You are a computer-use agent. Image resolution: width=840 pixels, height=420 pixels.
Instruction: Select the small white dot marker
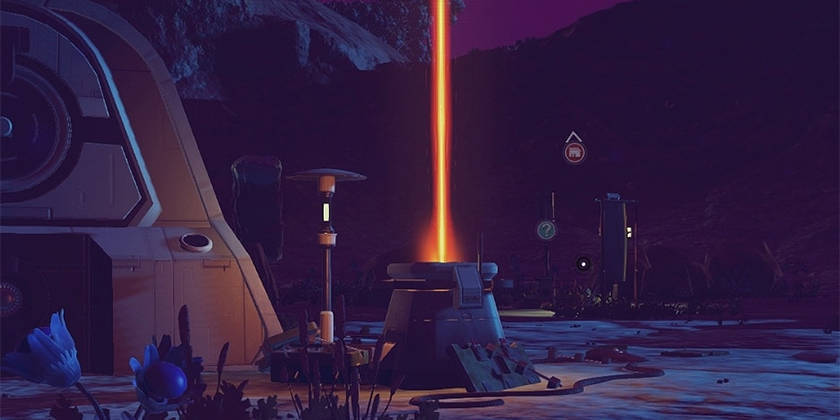click(x=584, y=263)
